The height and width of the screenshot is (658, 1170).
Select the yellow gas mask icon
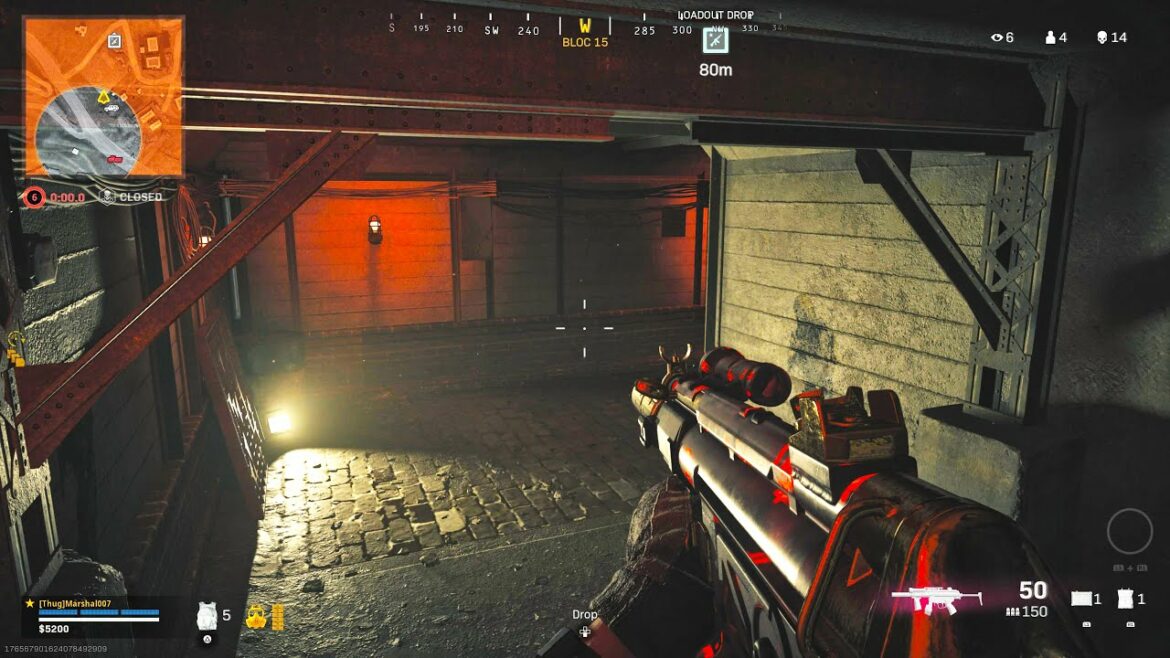256,615
